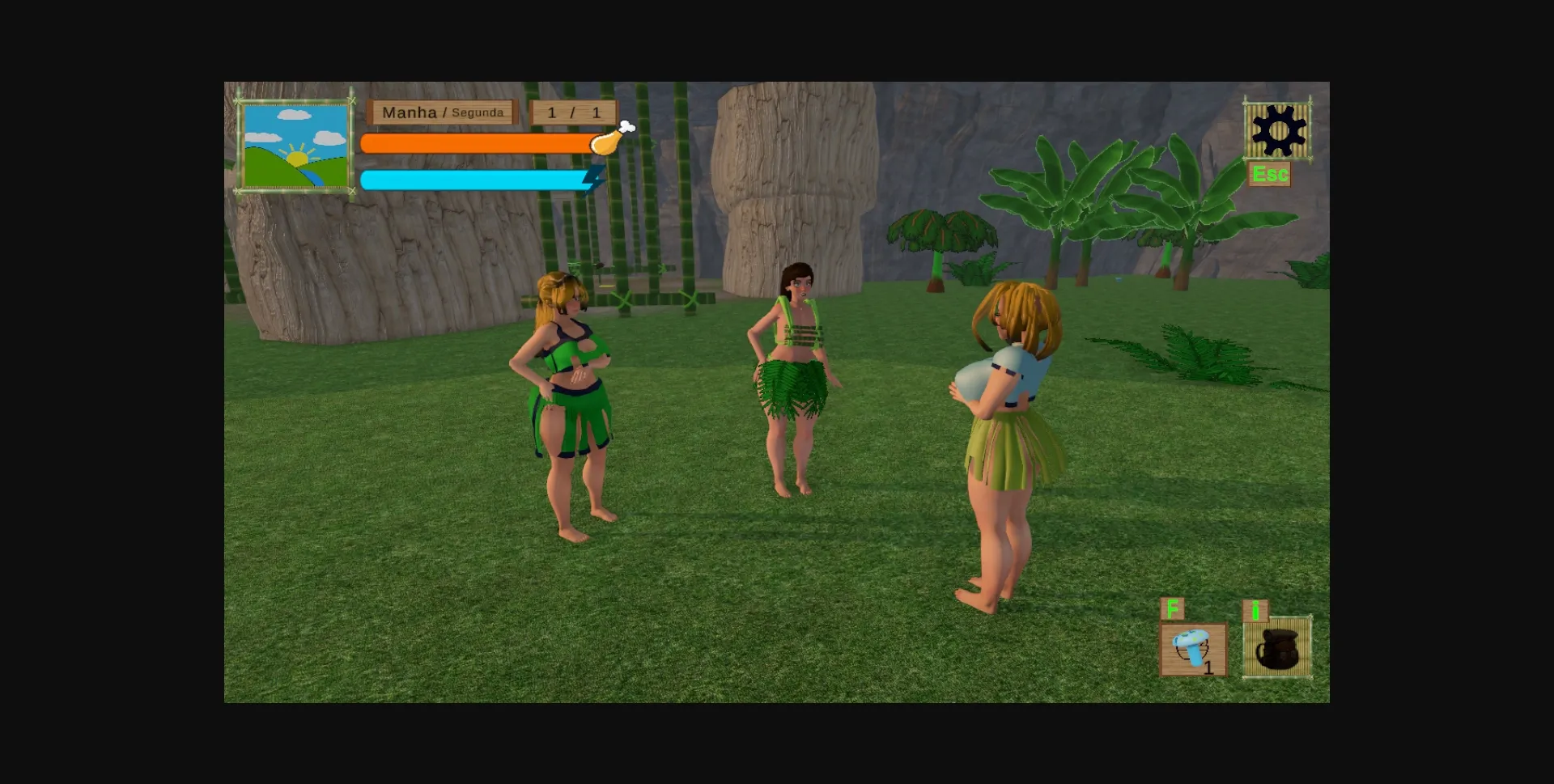
Task: Click the green F key prompt above the mushroom
Action: click(x=1171, y=607)
